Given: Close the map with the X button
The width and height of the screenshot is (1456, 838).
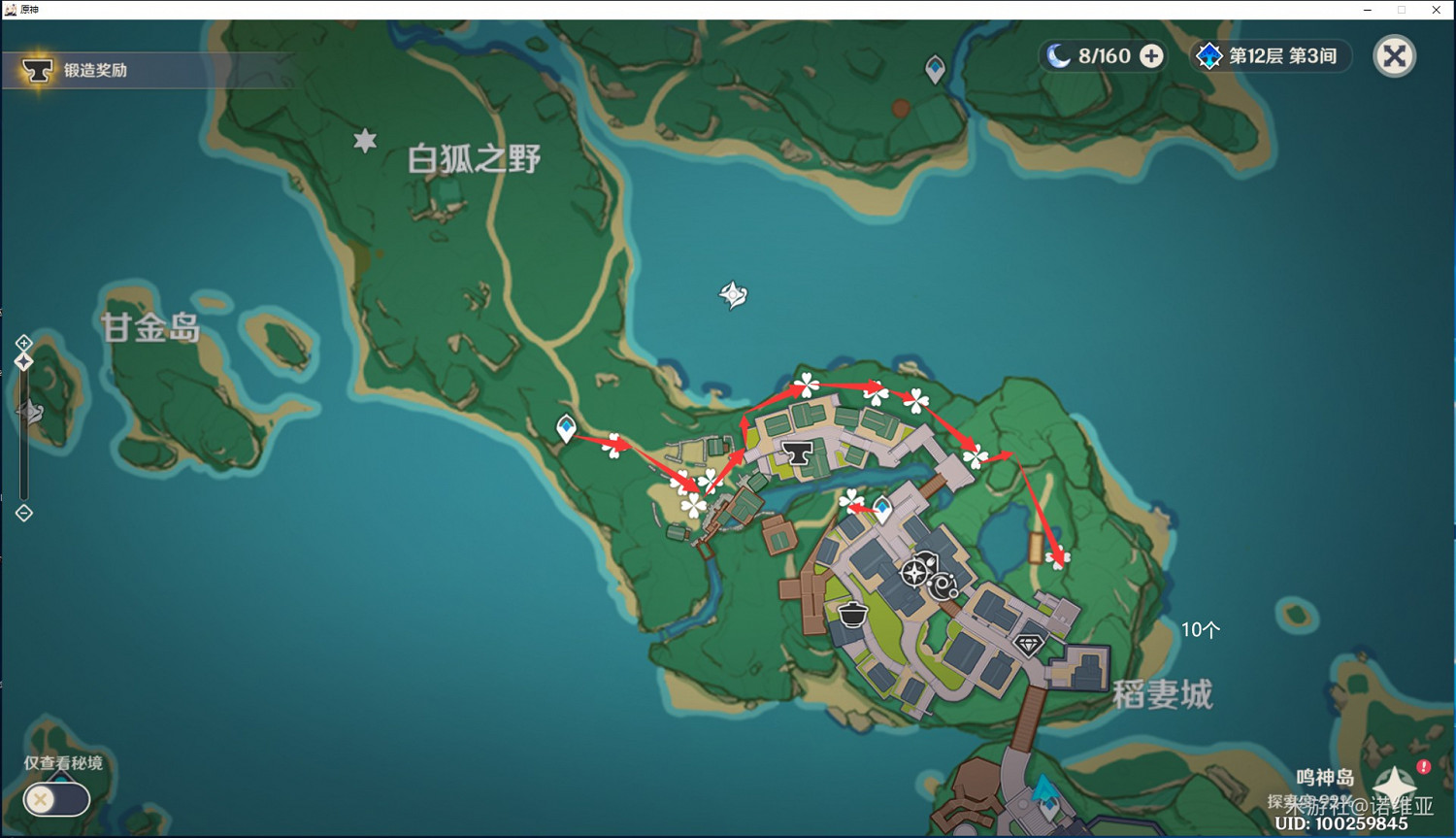Looking at the screenshot, I should tap(1395, 56).
